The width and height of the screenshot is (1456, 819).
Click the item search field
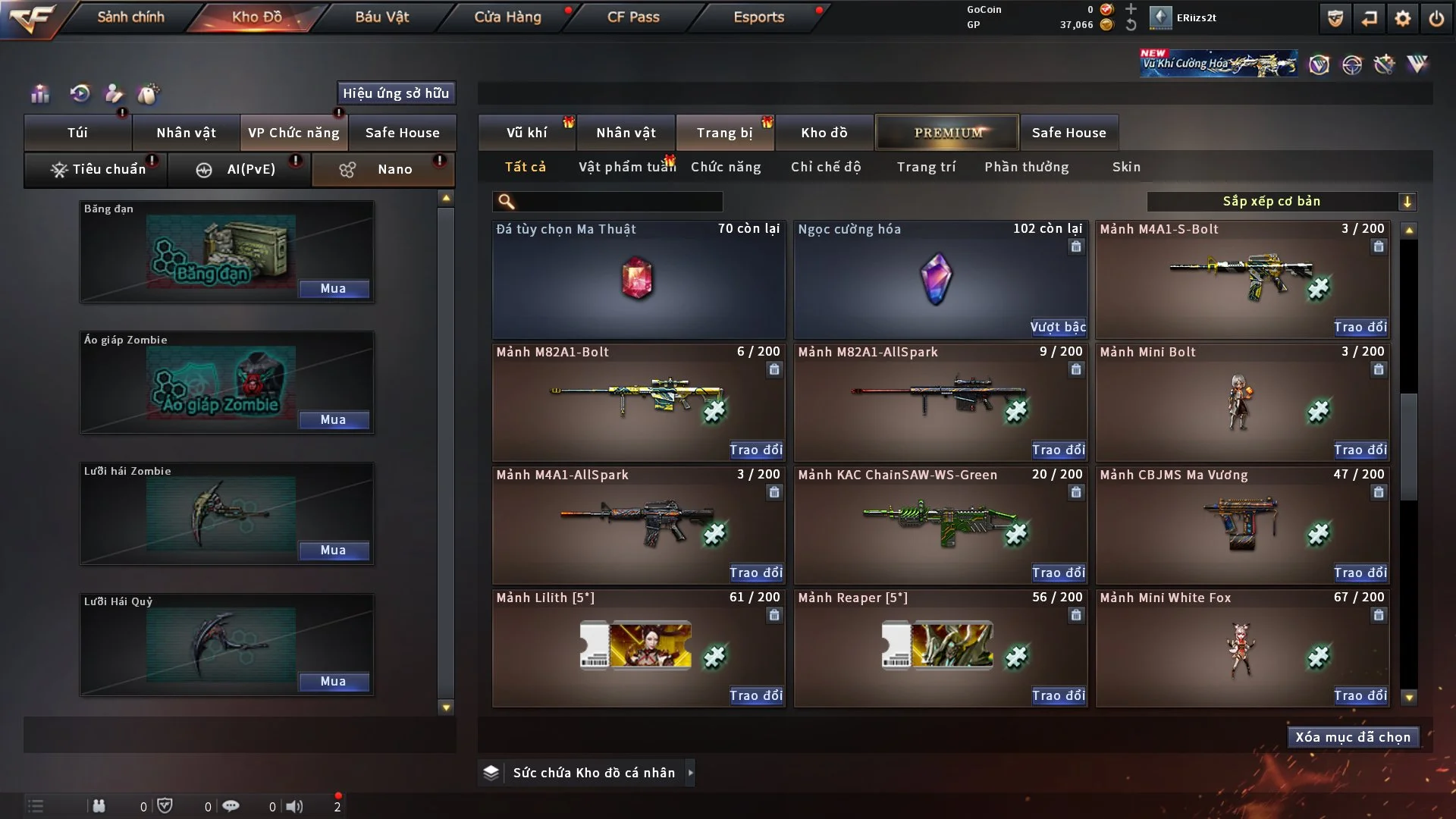point(618,201)
